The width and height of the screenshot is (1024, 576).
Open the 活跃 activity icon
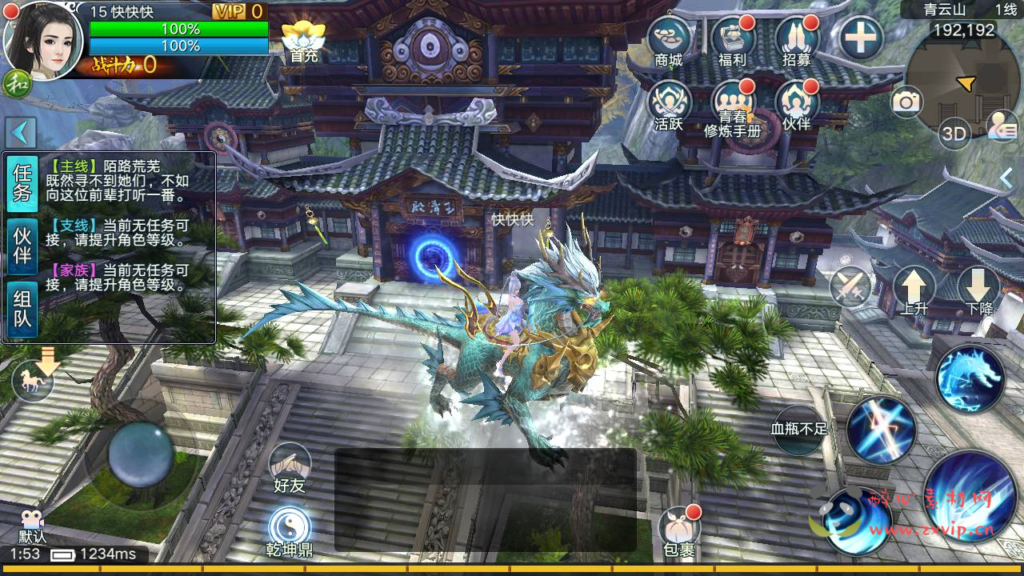669,105
